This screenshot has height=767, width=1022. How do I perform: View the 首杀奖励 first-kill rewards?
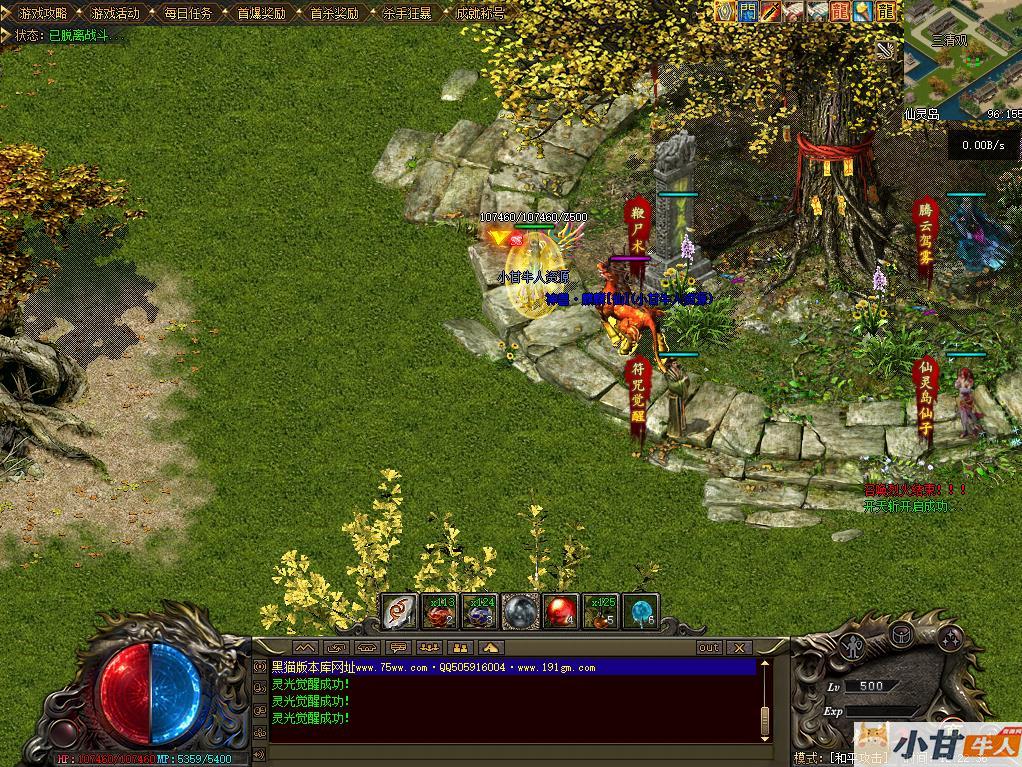pos(334,14)
